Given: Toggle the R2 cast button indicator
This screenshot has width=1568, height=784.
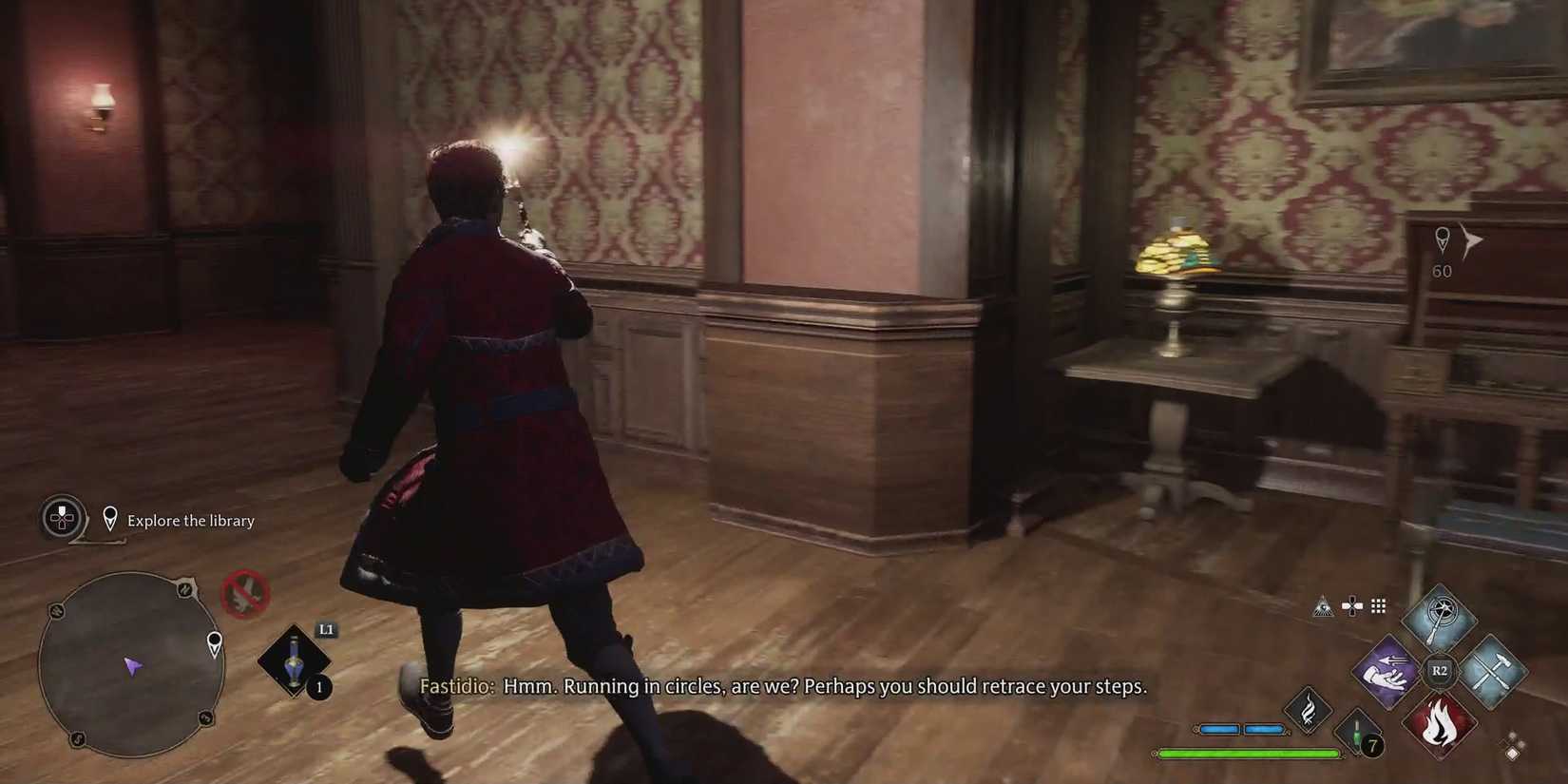Looking at the screenshot, I should (x=1440, y=670).
